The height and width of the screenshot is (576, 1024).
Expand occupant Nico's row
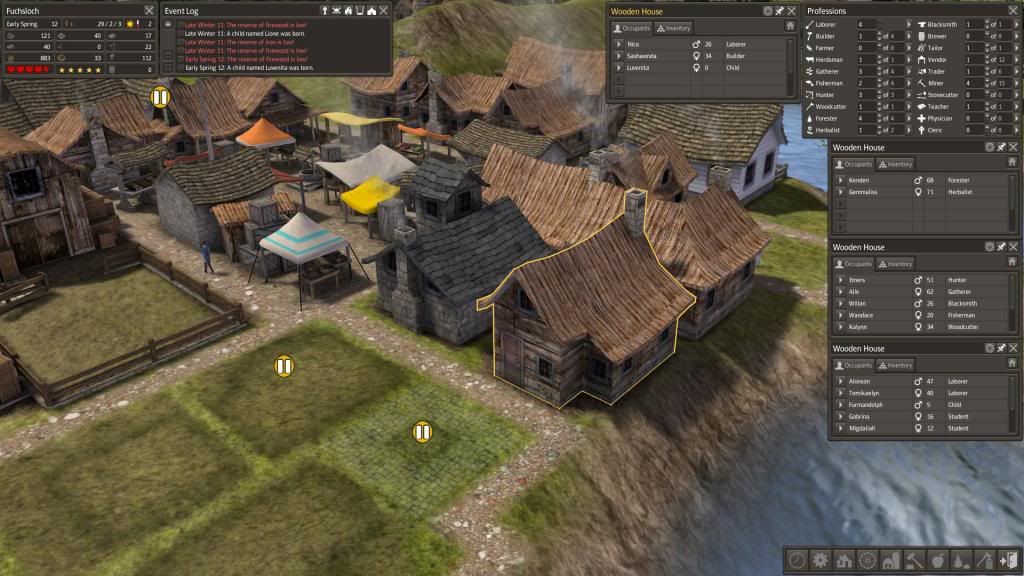point(617,45)
